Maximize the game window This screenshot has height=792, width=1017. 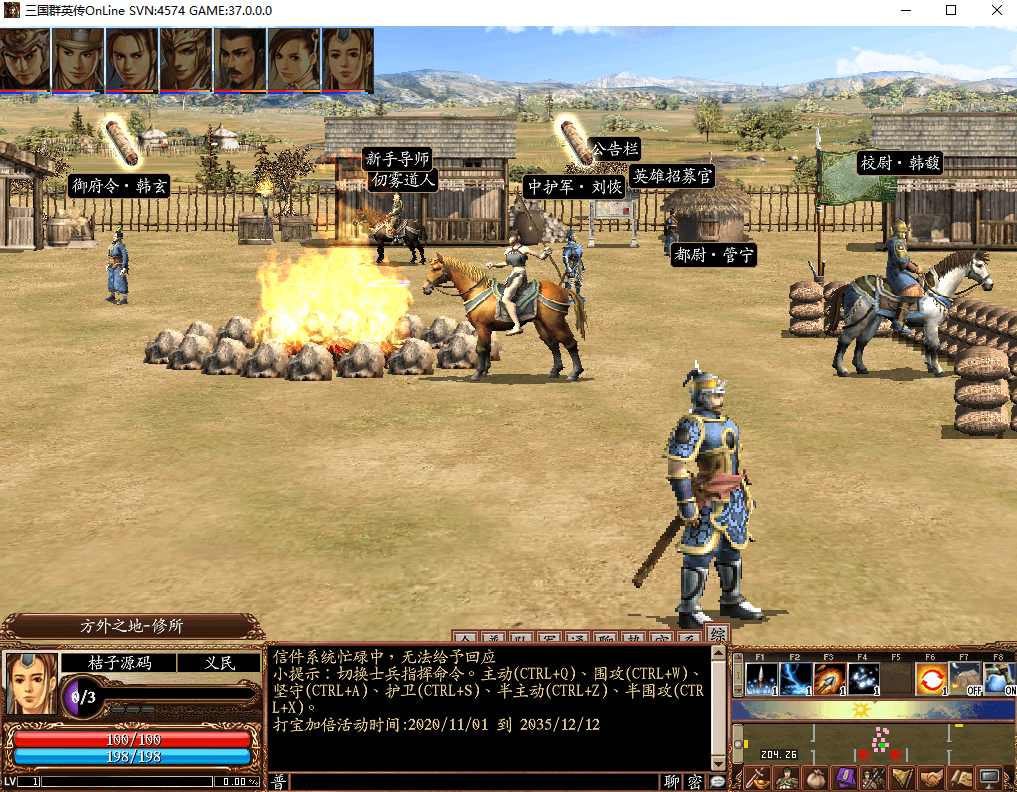point(951,11)
